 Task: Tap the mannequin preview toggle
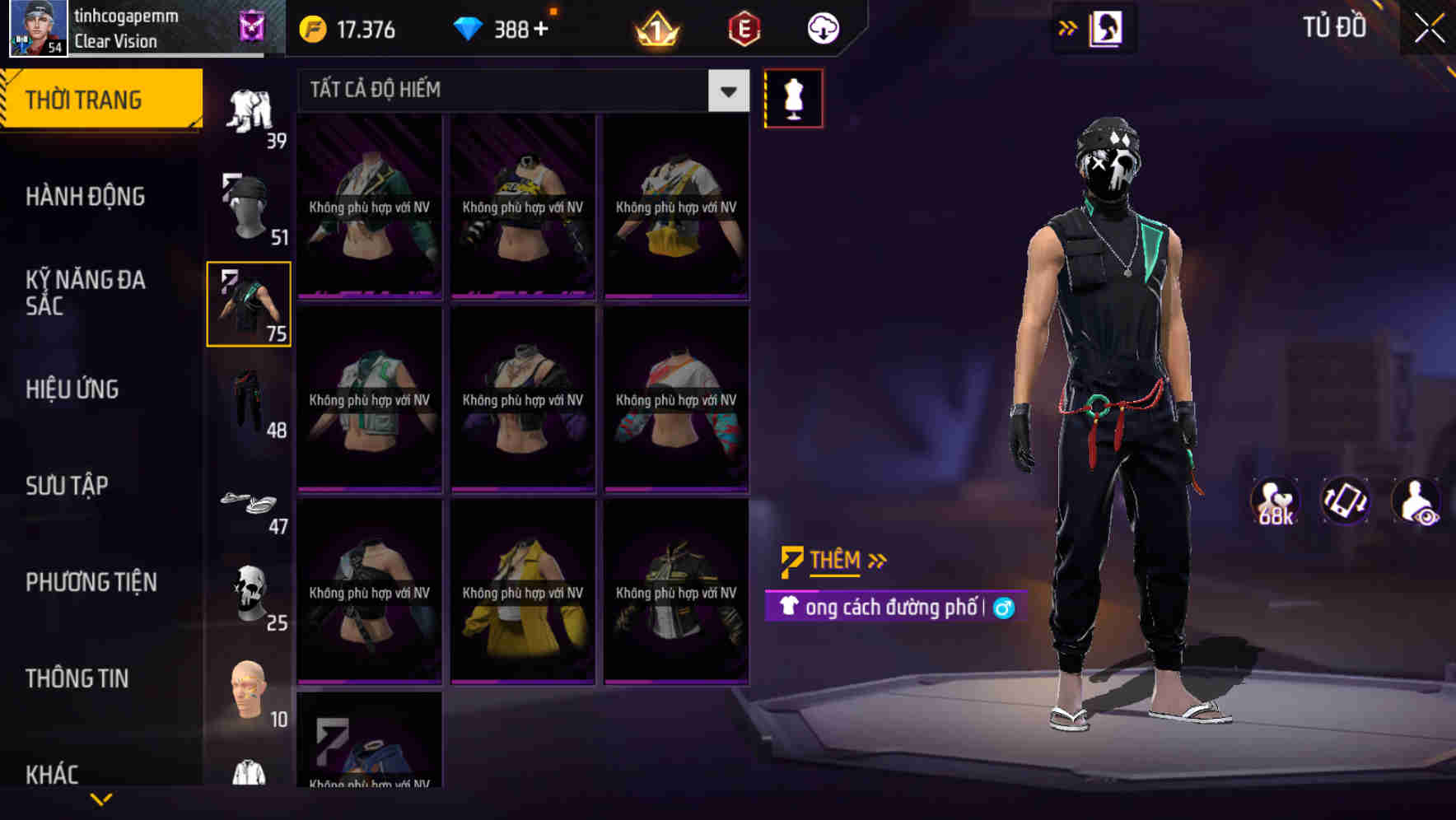click(794, 97)
